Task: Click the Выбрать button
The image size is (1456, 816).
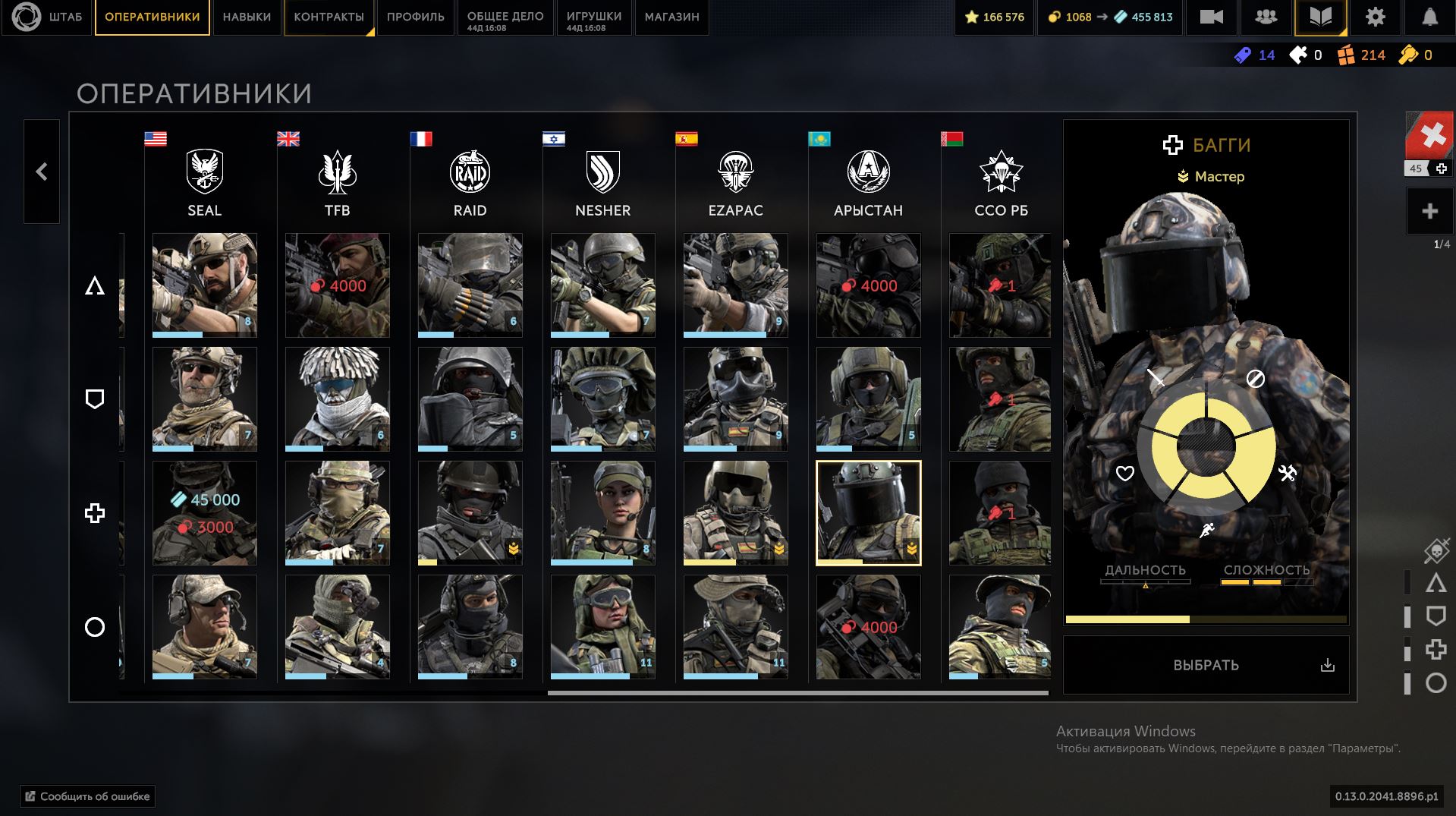Action: pyautogui.click(x=1206, y=665)
